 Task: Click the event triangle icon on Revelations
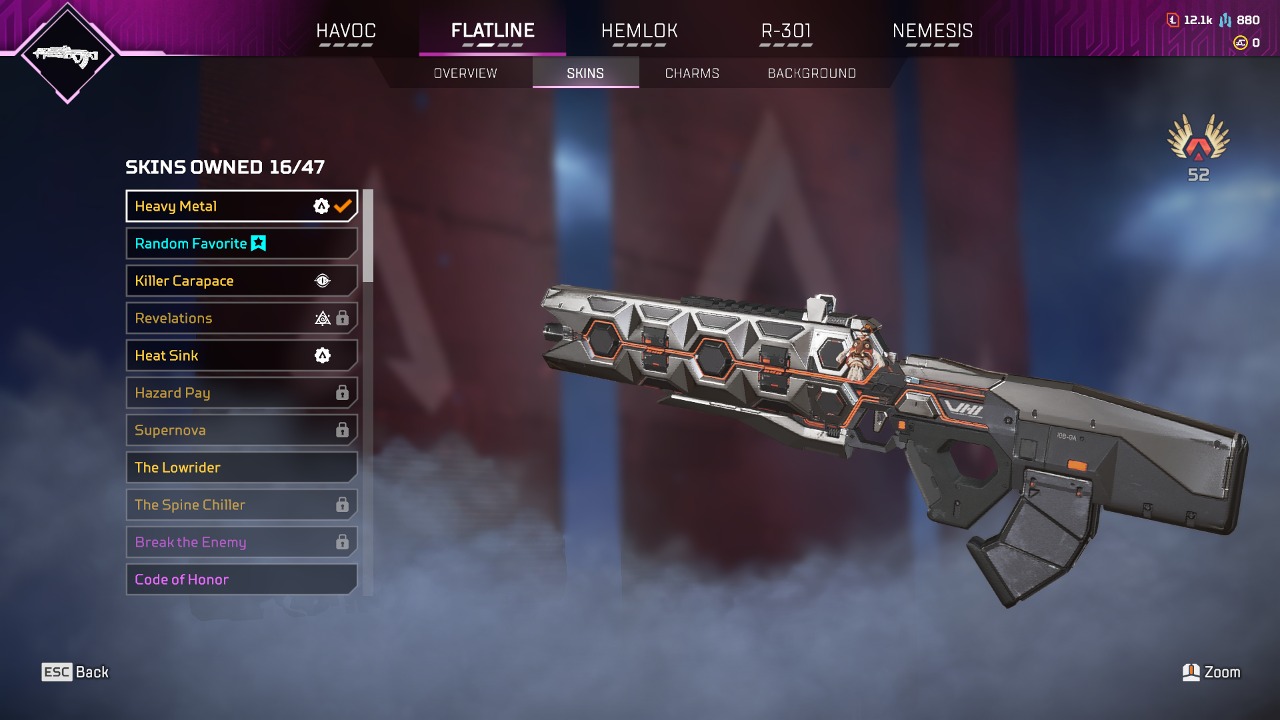click(324, 318)
